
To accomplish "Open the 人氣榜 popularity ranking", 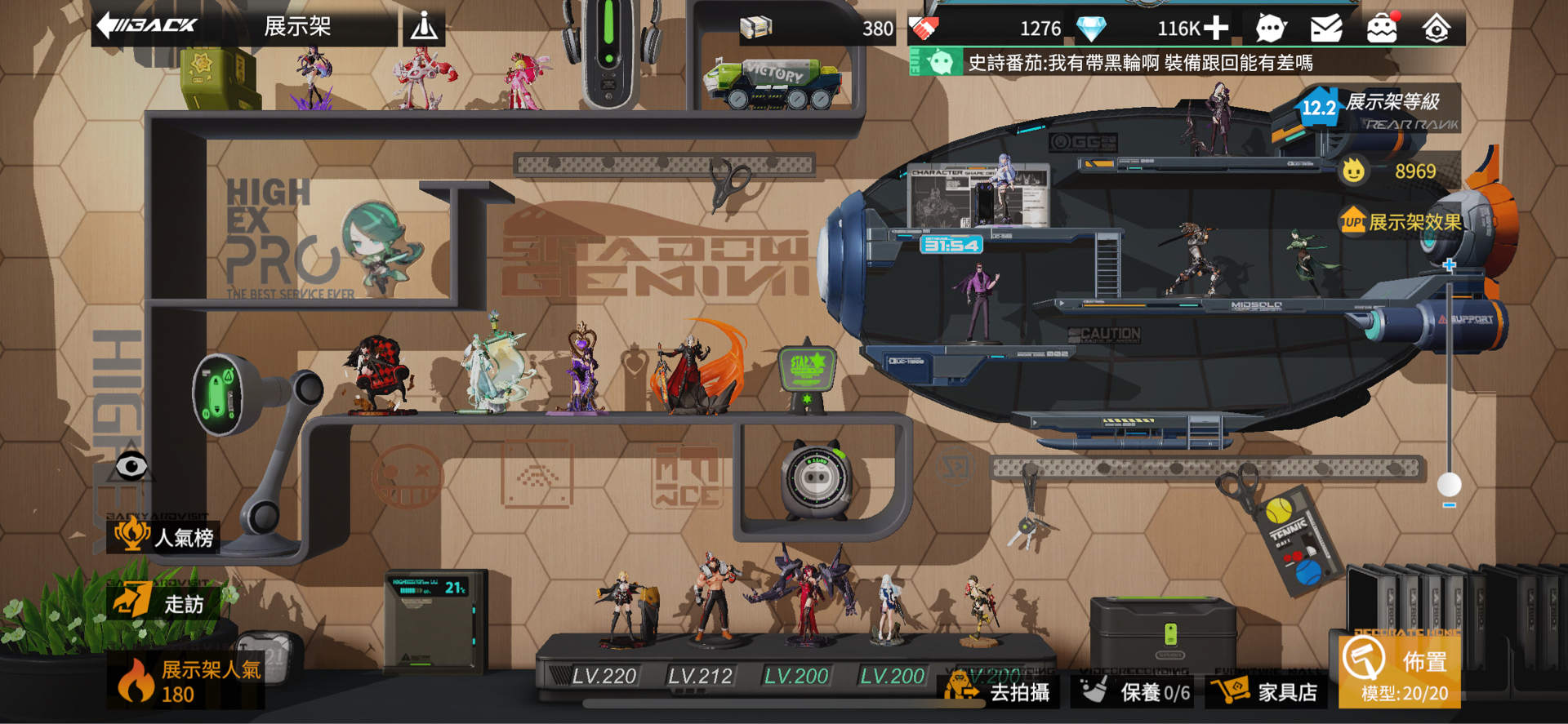I will pos(166,536).
